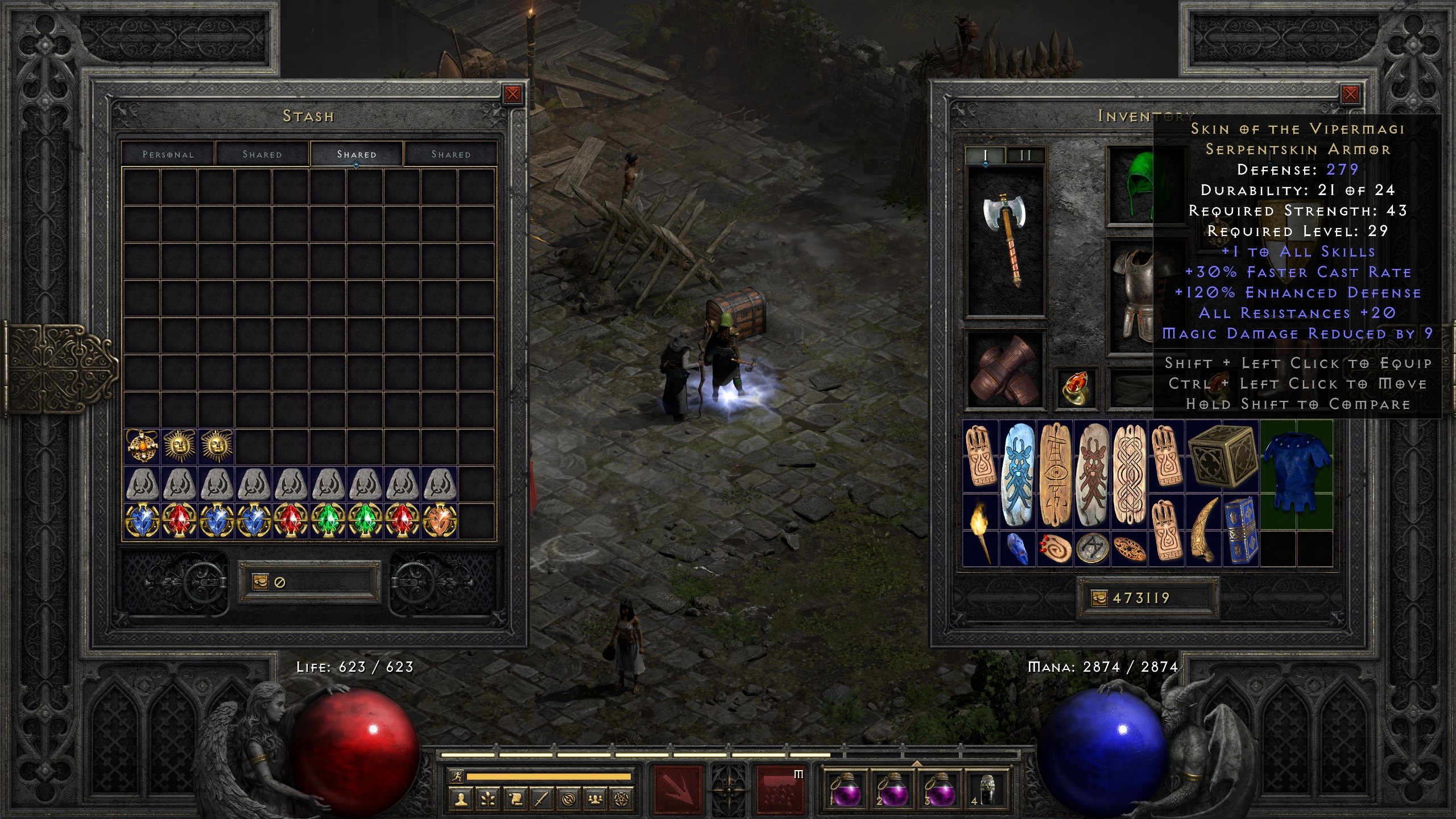Toggle the run/walk button
Viewport: 1456px width, 819px height.
[x=456, y=776]
